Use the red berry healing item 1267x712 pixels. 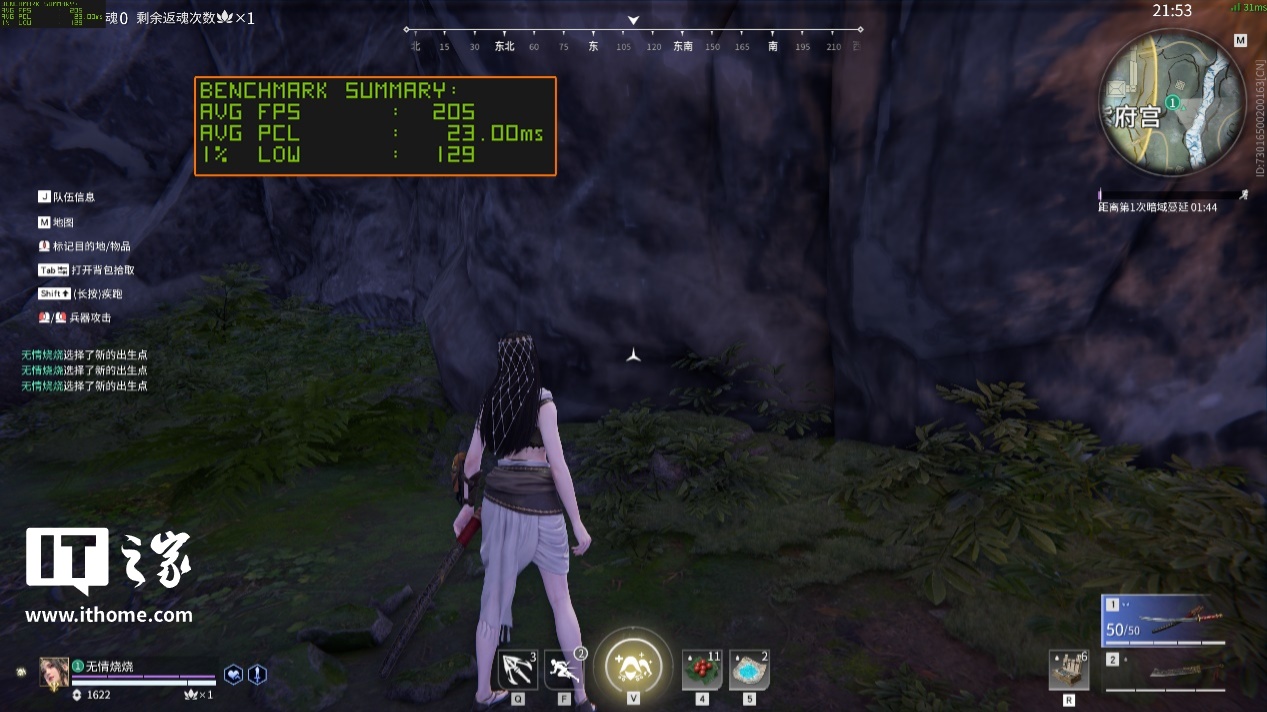(x=702, y=670)
